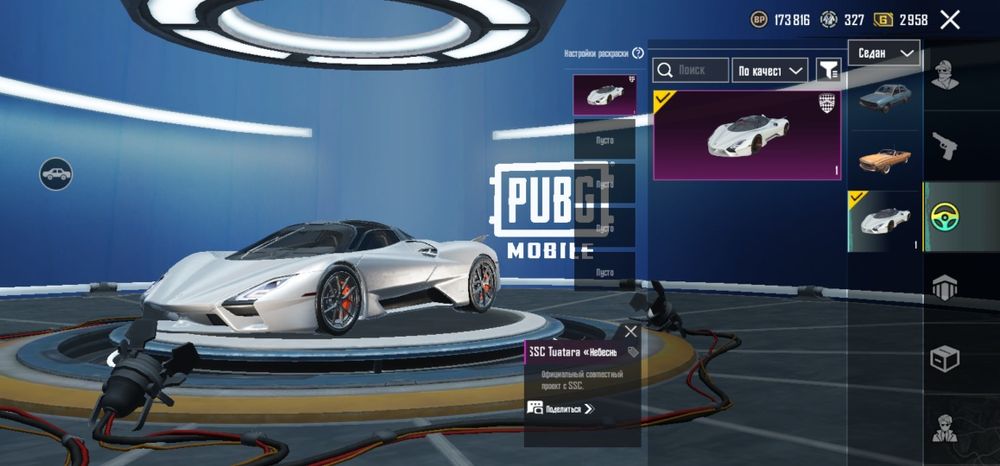Select the white supercar in vehicle list
Screen dimensions: 1000x466
[884, 220]
